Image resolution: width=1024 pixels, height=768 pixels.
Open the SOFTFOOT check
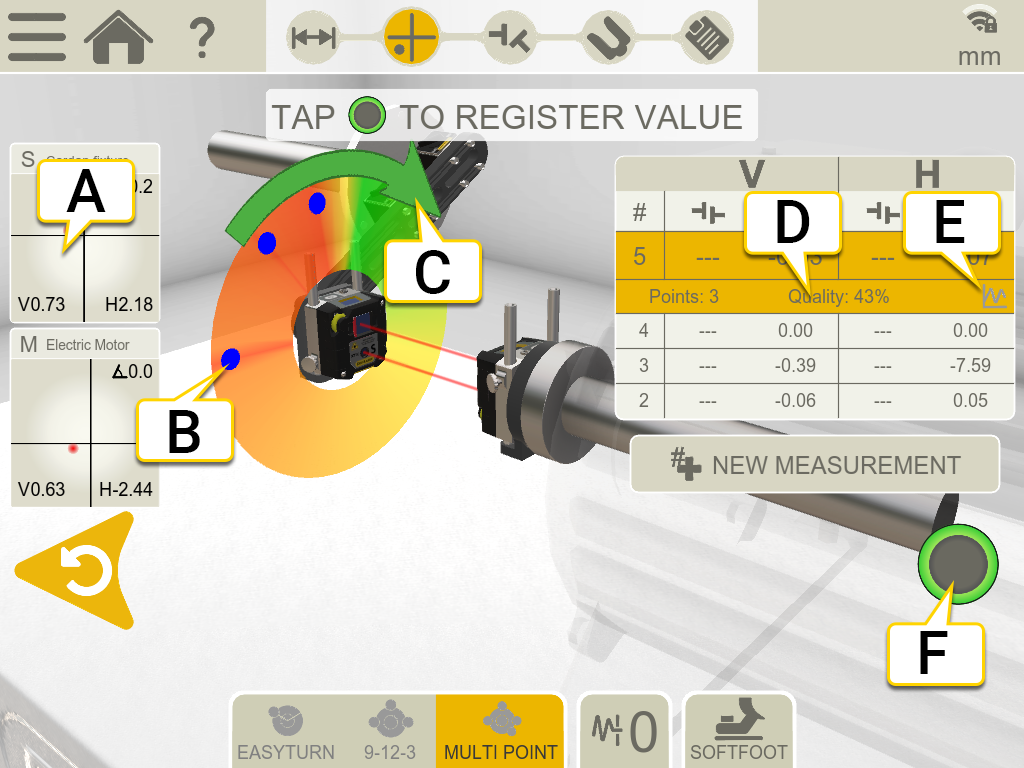(738, 731)
